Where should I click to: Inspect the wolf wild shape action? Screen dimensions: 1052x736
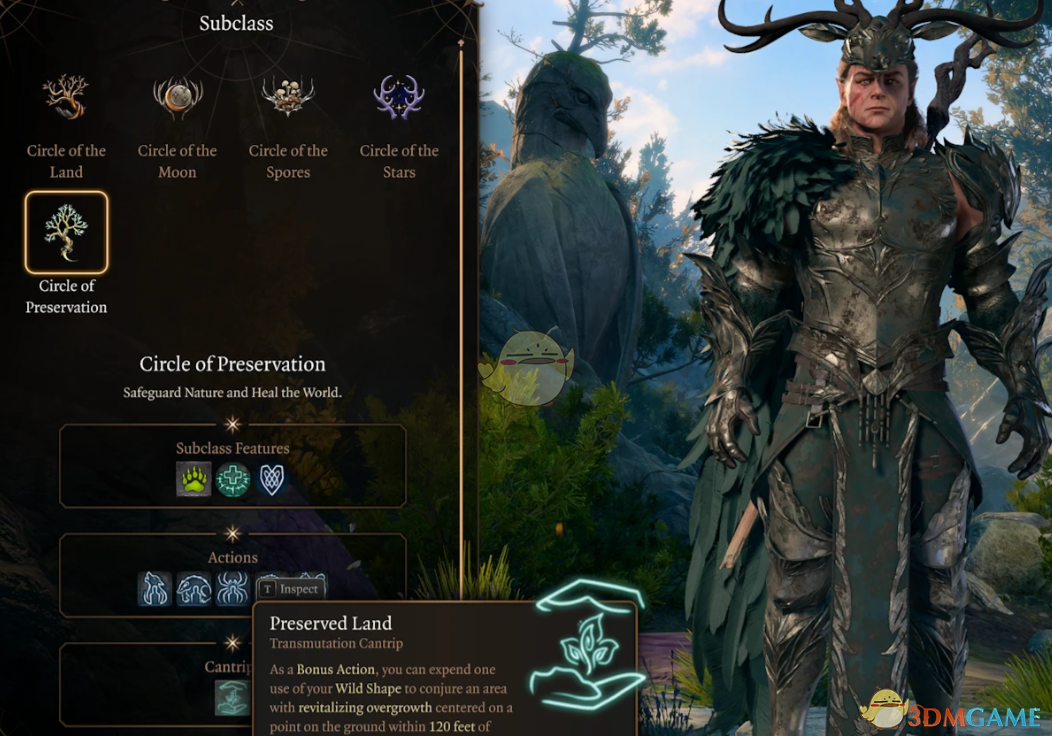155,589
